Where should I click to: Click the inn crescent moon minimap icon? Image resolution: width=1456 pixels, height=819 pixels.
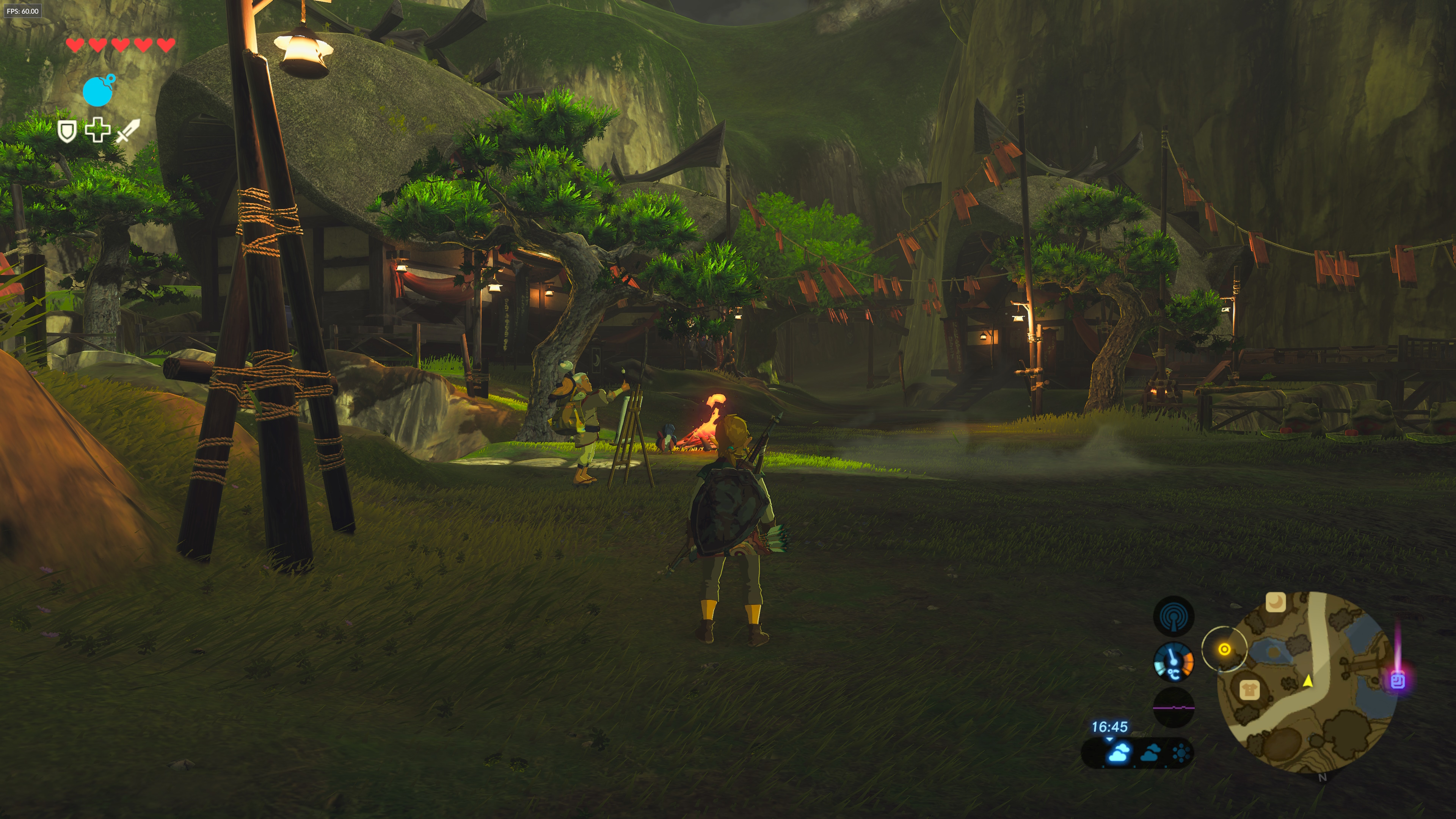tap(1275, 602)
